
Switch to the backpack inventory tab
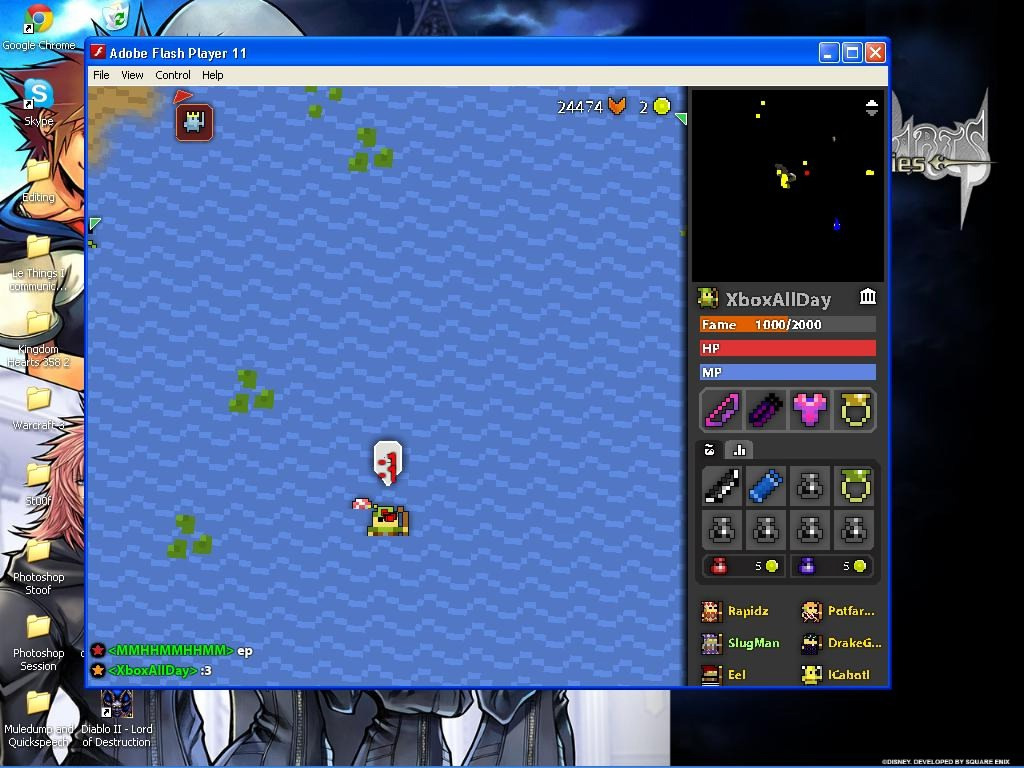point(710,450)
